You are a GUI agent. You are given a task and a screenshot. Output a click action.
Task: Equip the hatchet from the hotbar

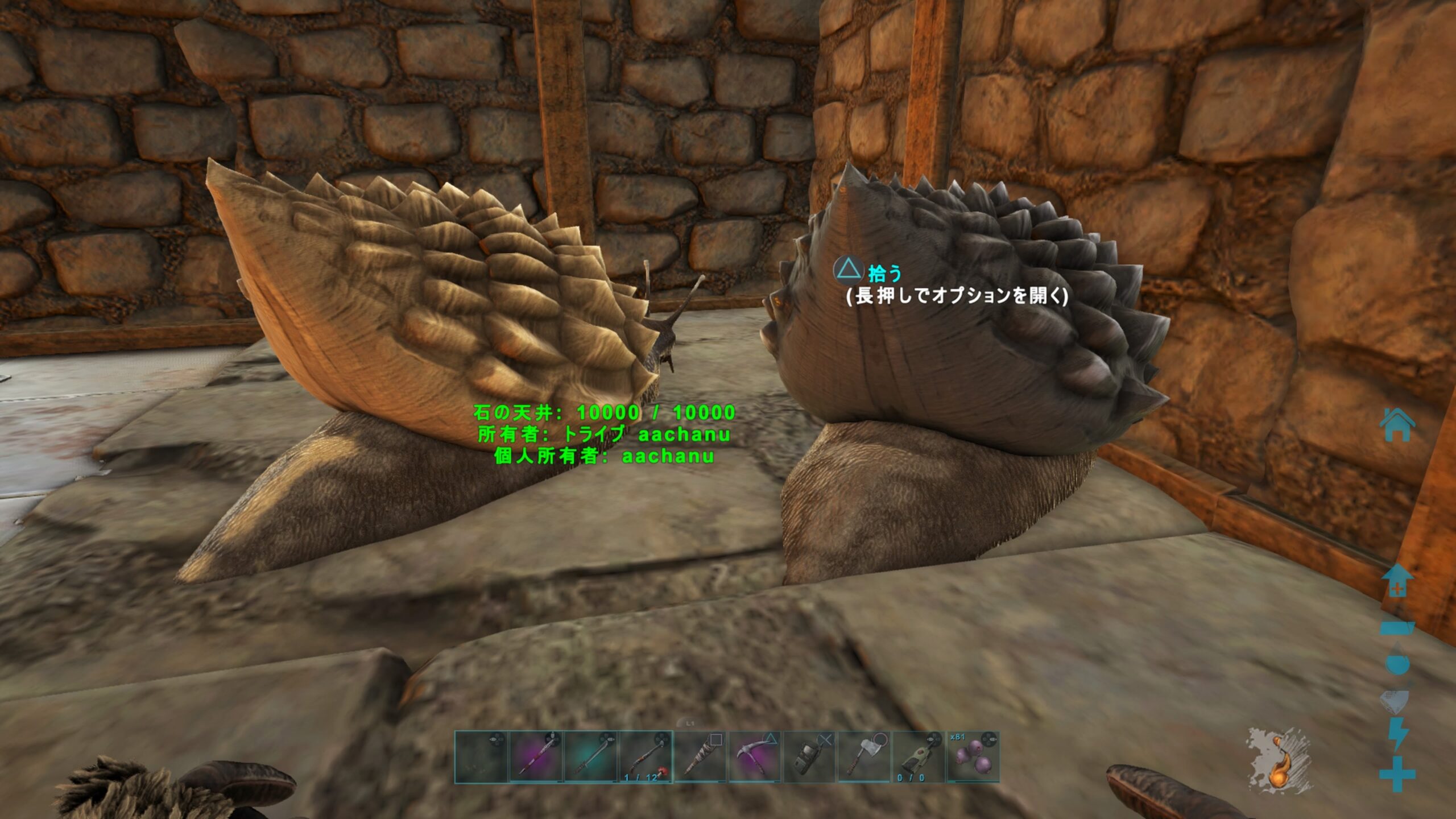coord(864,757)
